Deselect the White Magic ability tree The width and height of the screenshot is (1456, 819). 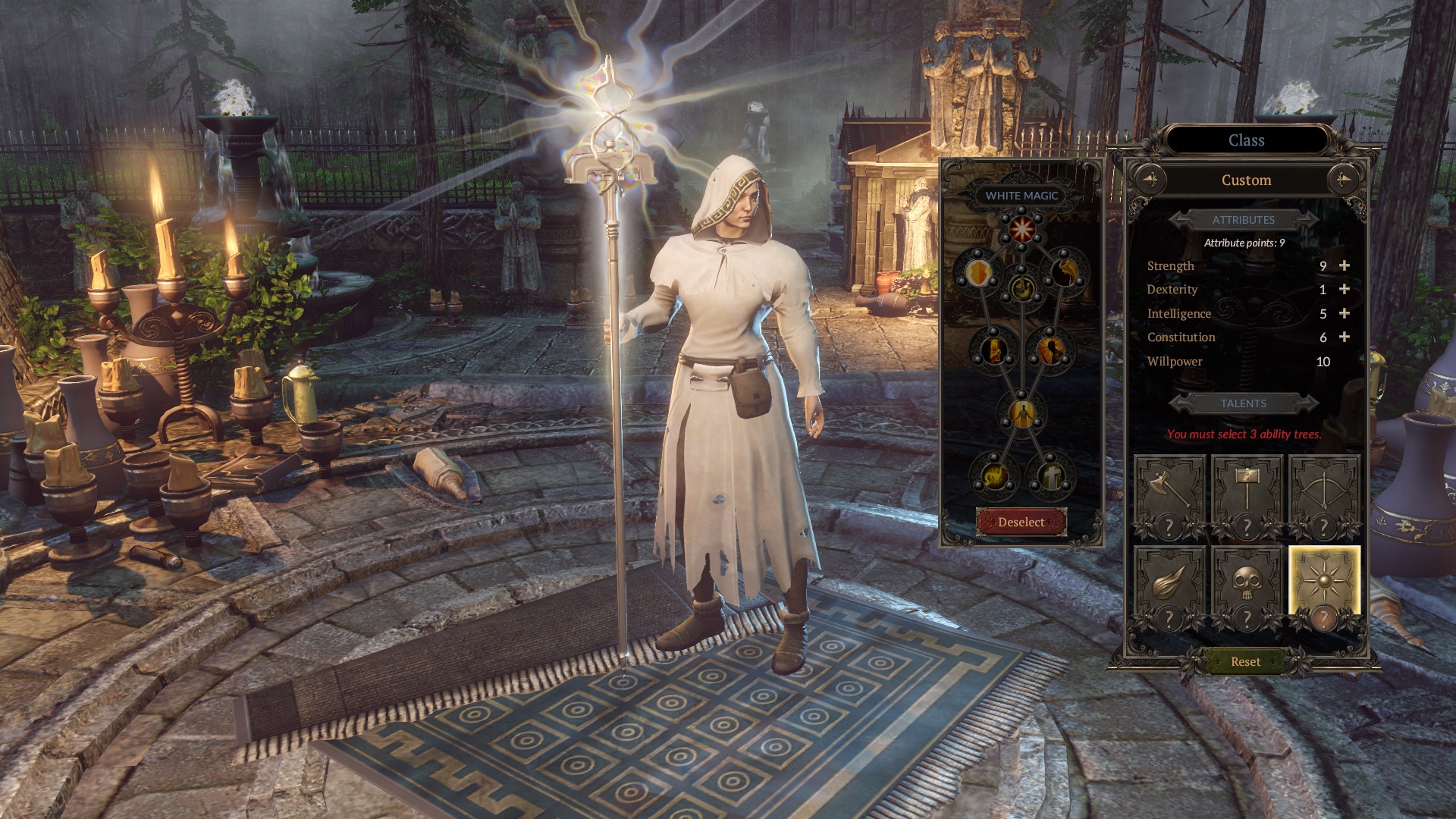(1021, 522)
